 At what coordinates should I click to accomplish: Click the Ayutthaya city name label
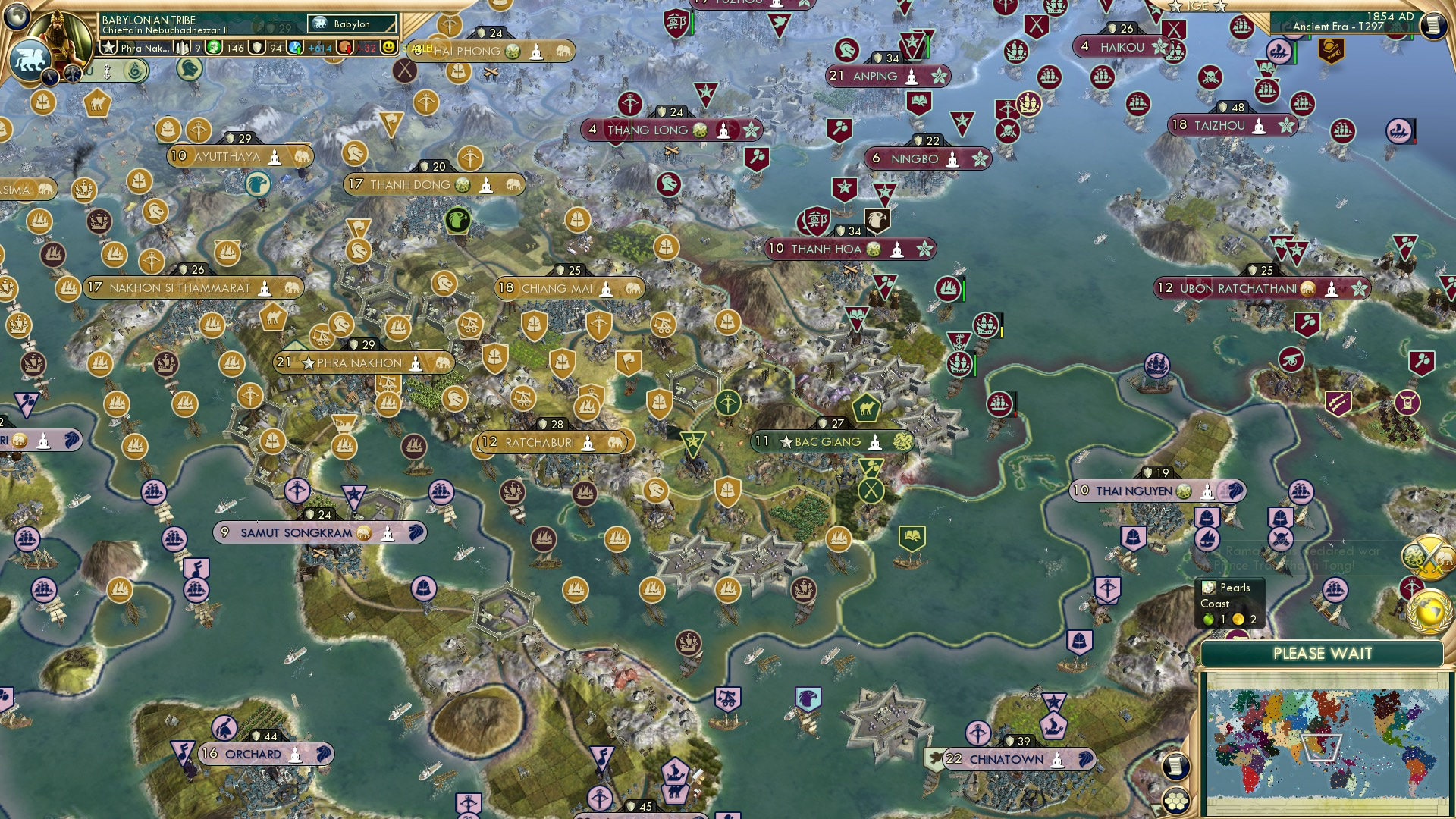227,155
